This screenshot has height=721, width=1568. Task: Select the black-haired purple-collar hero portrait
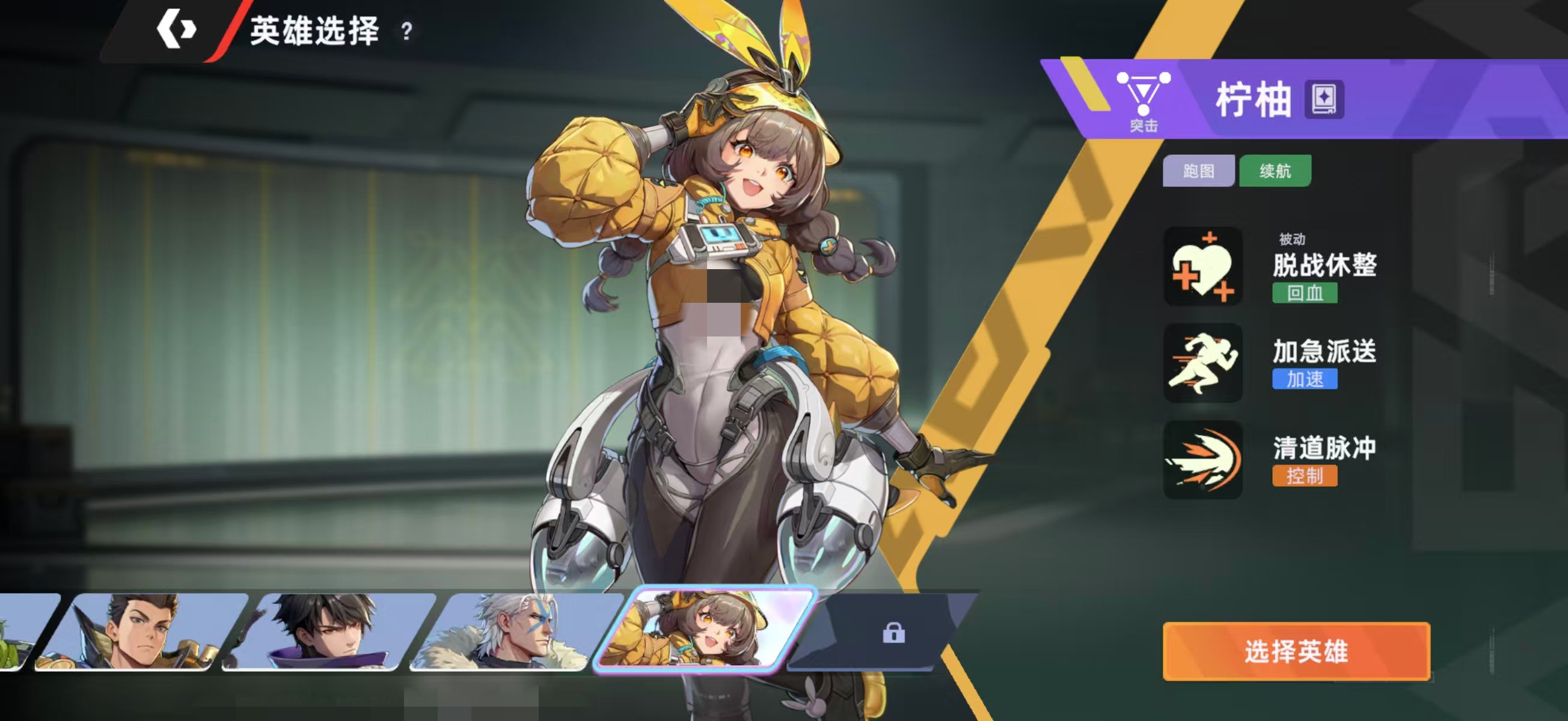[x=329, y=631]
